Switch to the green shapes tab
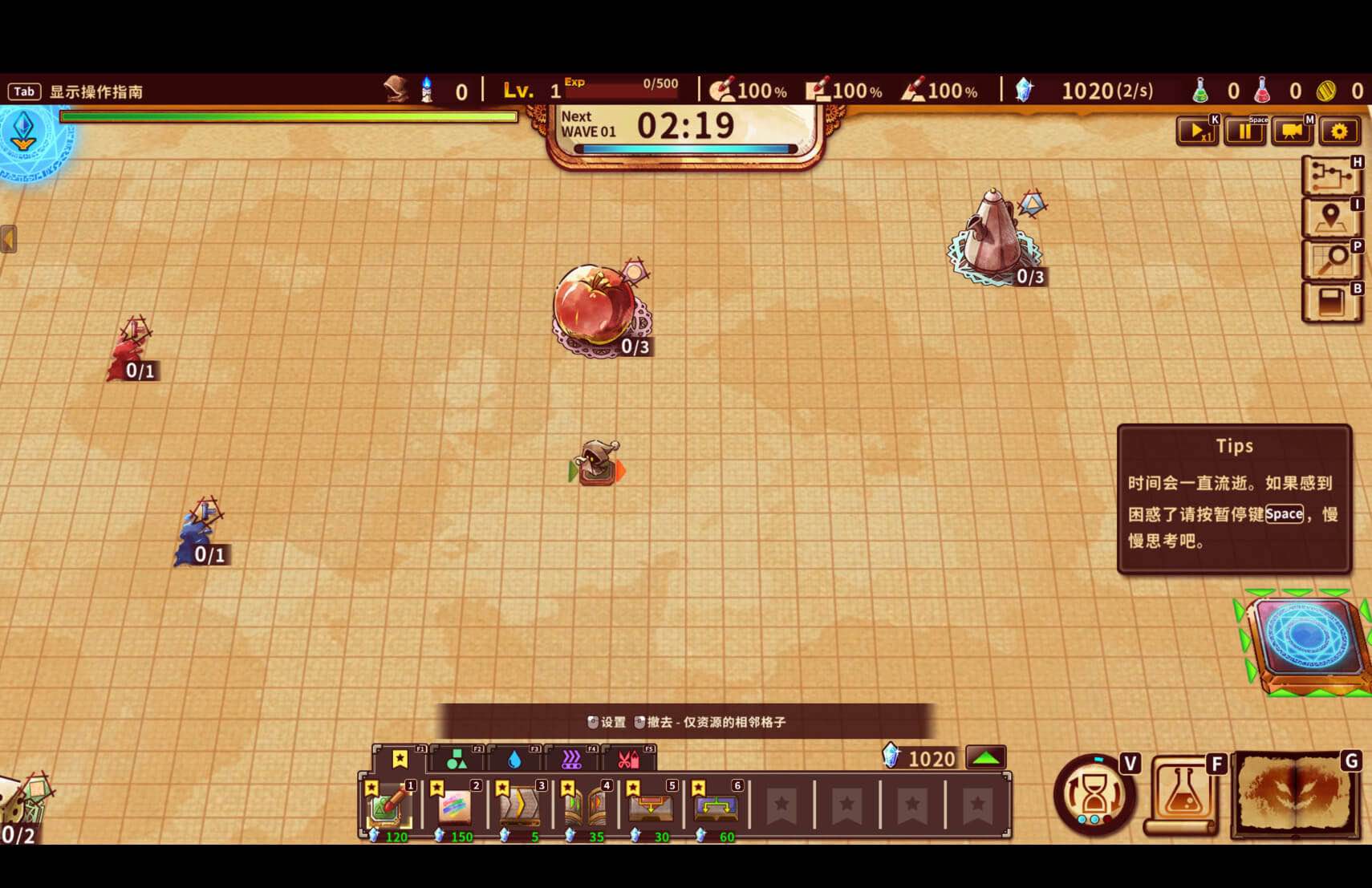This screenshot has height=888, width=1372. [457, 759]
